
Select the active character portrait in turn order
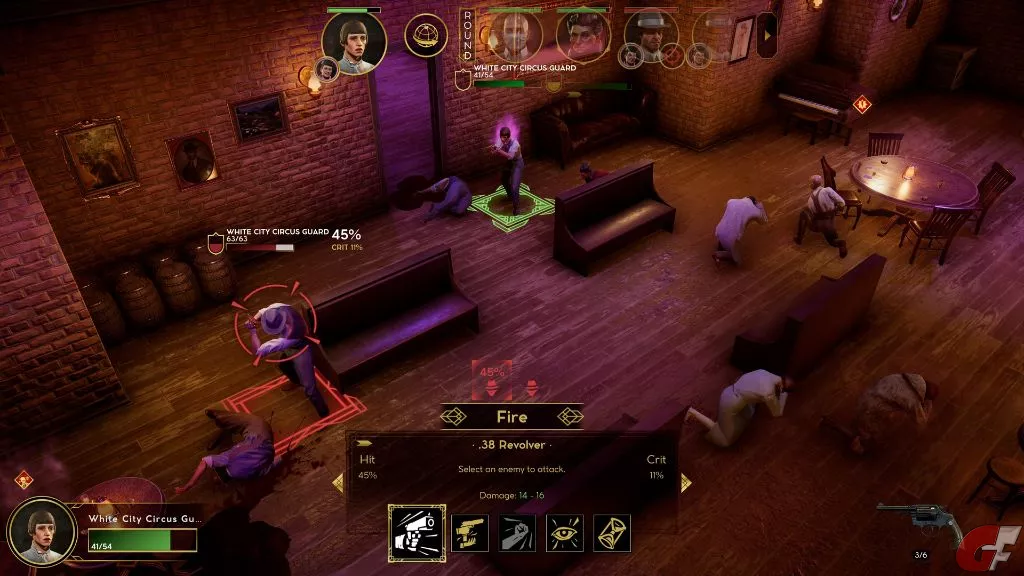point(353,42)
